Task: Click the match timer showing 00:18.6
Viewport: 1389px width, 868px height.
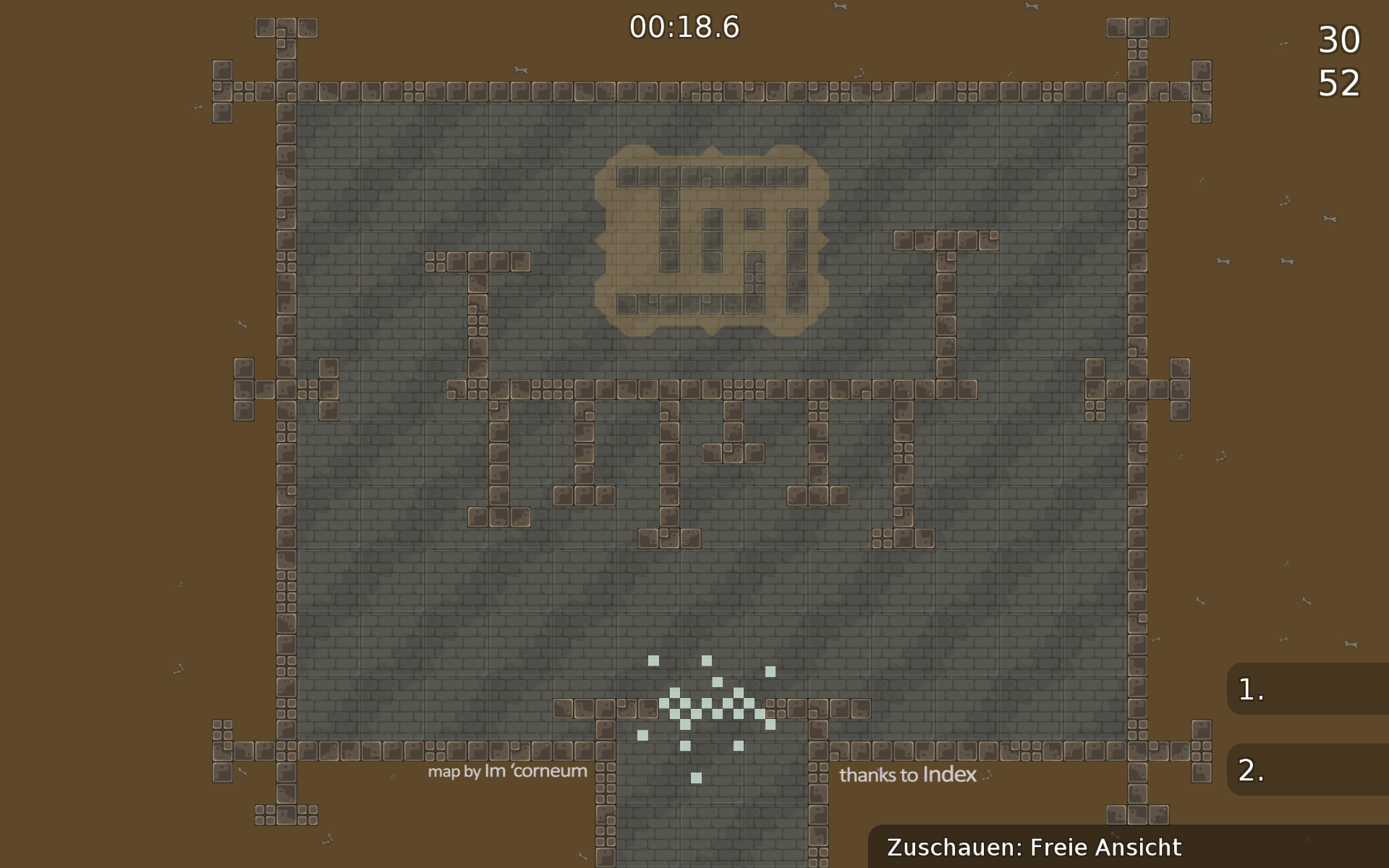Action: click(685, 27)
